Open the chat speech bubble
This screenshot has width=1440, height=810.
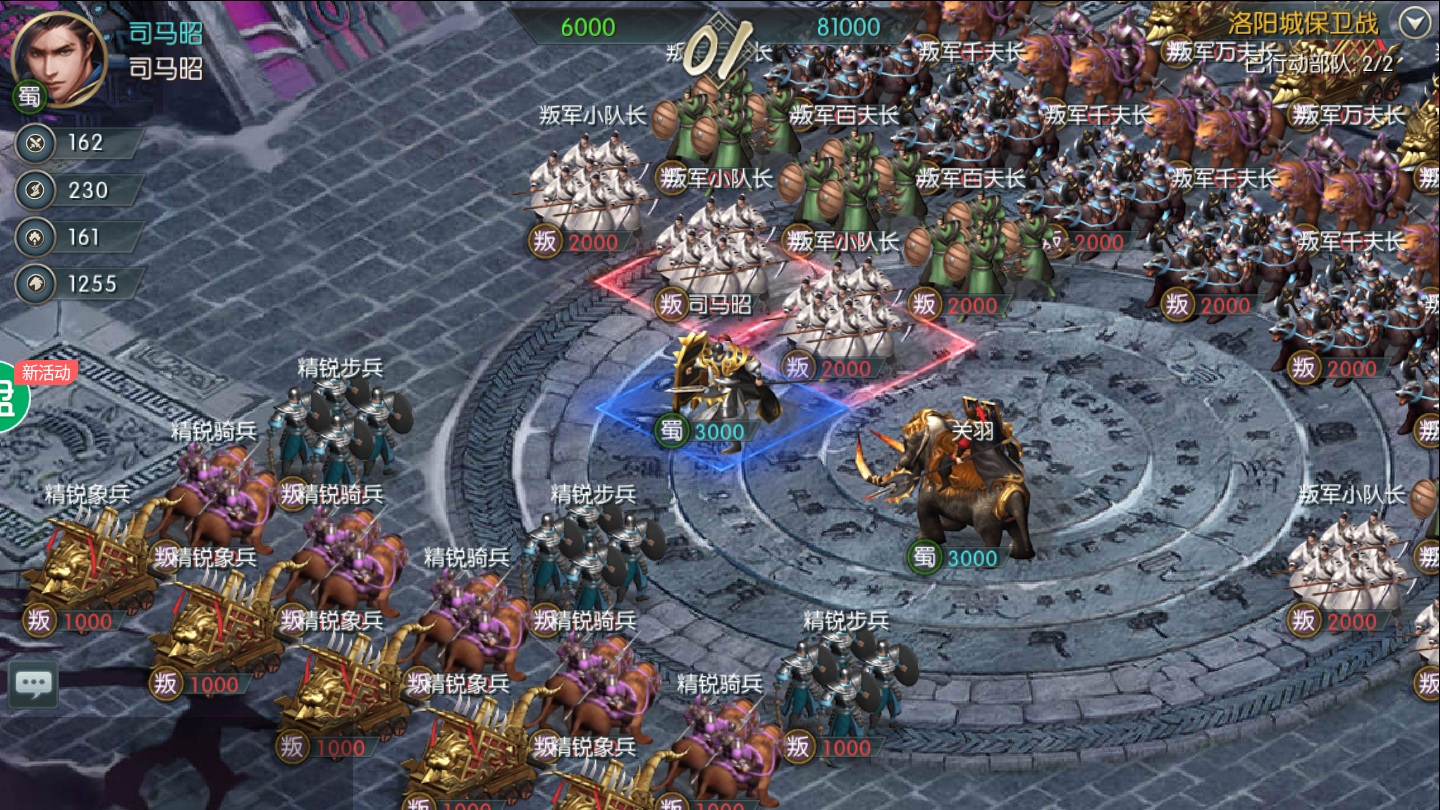click(x=34, y=685)
